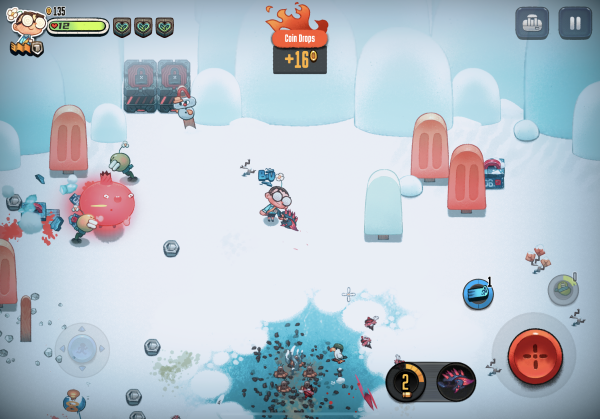Activate the blue skill ability icon
The width and height of the screenshot is (600, 419).
(478, 294)
